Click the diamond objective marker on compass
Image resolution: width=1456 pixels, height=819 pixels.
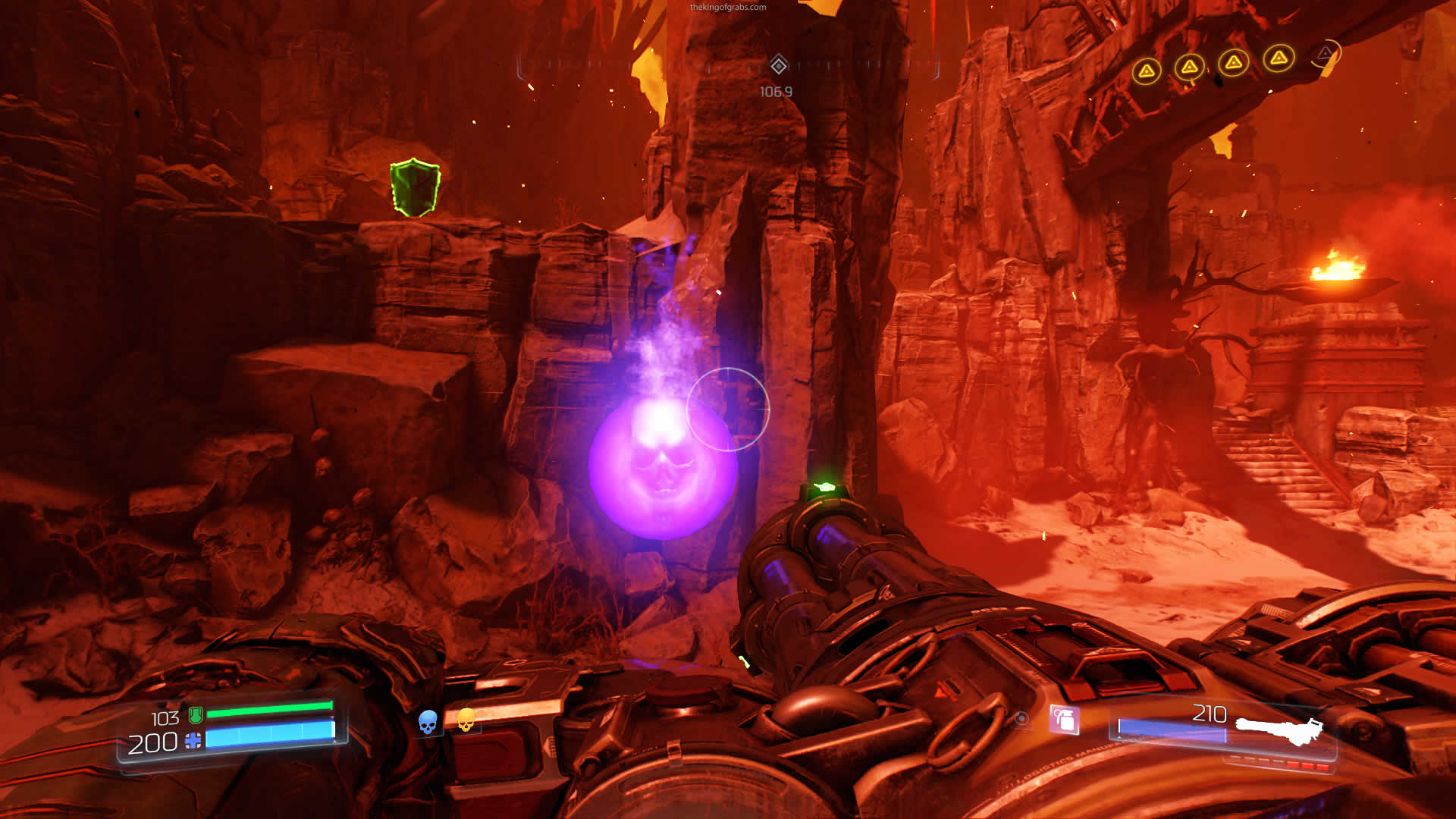778,65
